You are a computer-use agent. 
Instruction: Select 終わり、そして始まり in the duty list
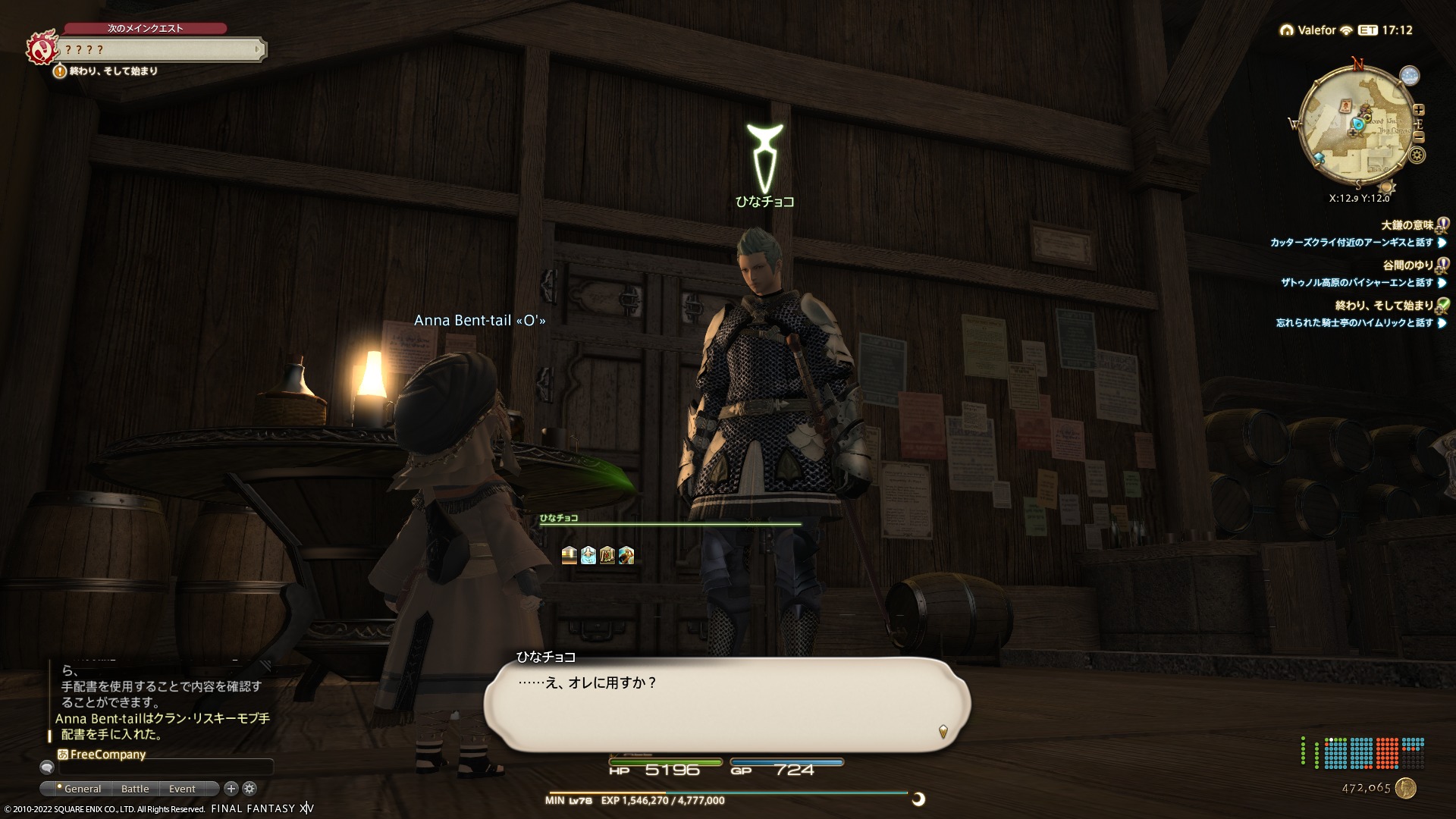click(1384, 306)
